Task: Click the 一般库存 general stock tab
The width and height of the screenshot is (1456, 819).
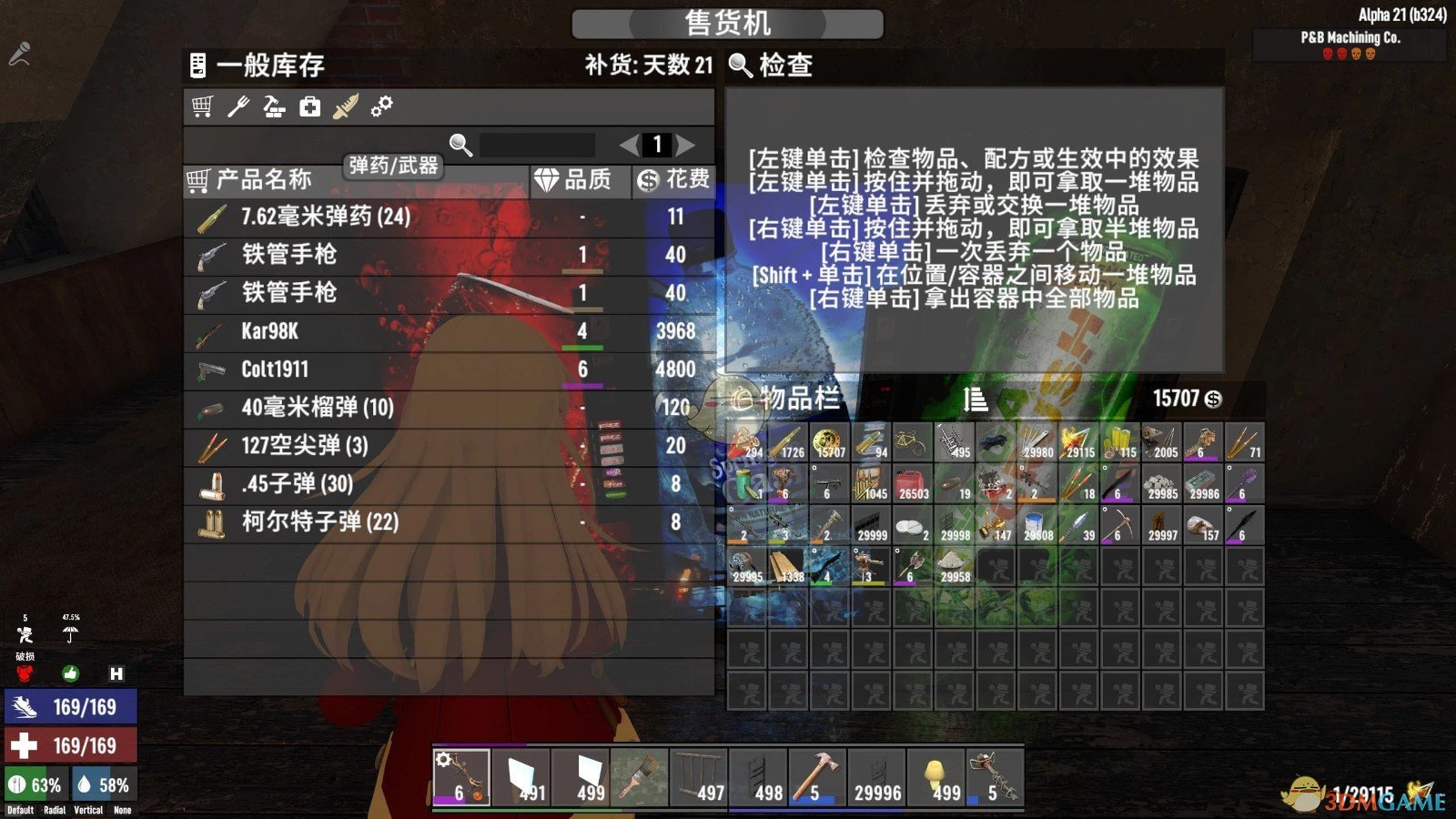Action: 269,66
